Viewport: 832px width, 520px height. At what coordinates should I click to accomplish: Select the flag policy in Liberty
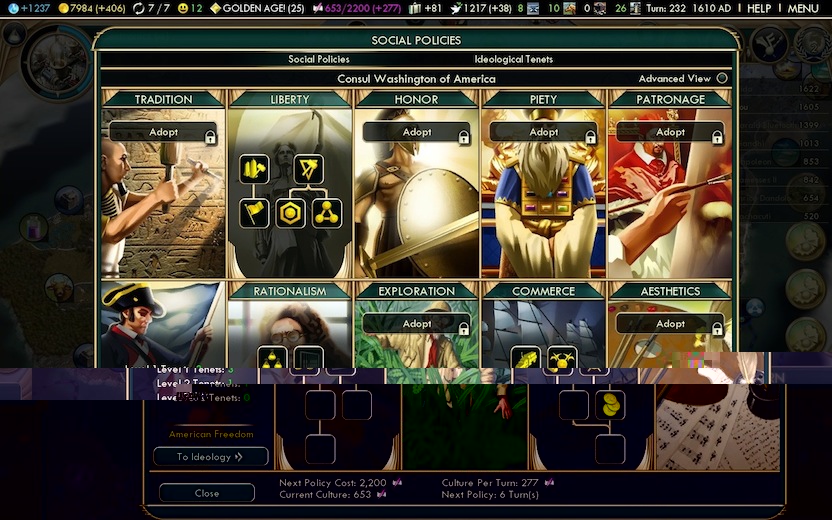pyautogui.click(x=254, y=213)
